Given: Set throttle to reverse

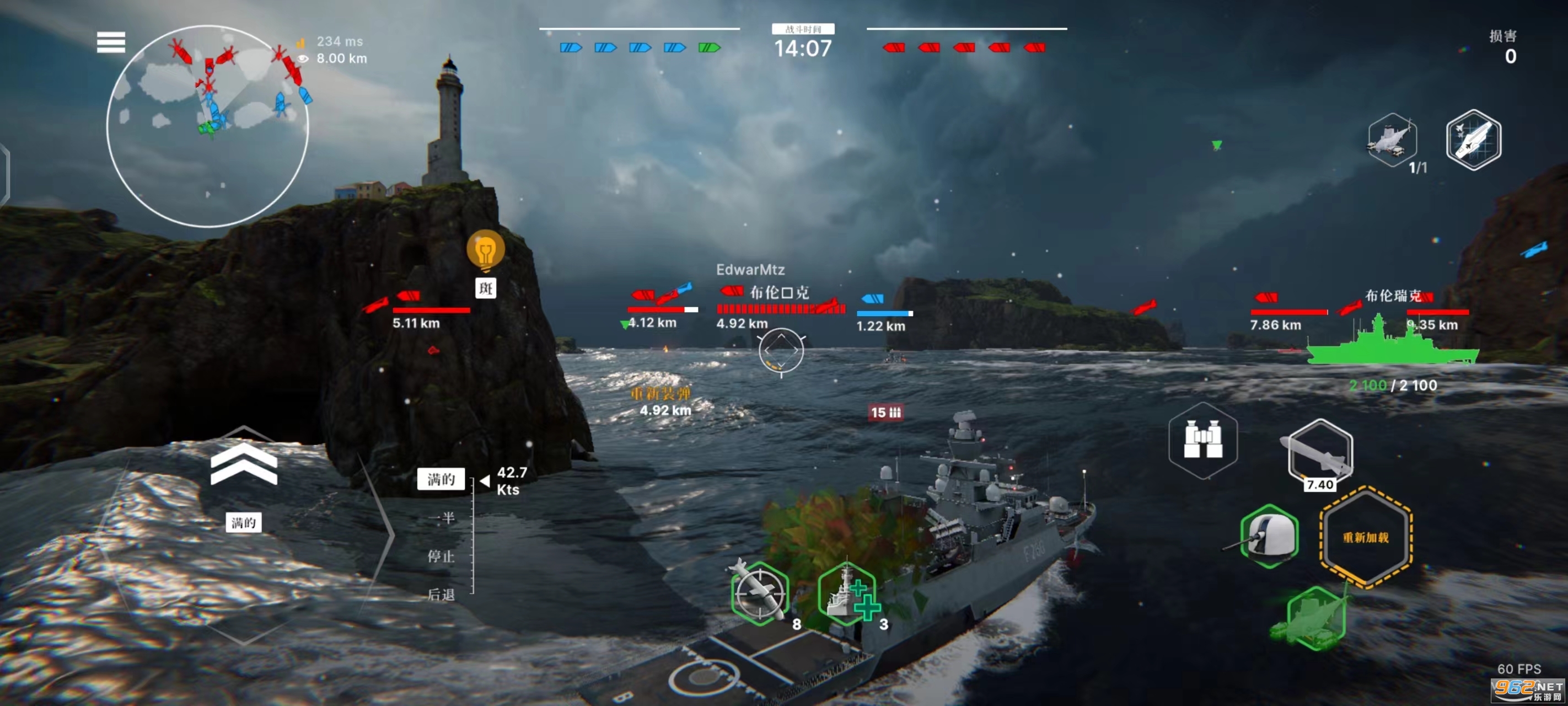Looking at the screenshot, I should pyautogui.click(x=441, y=595).
